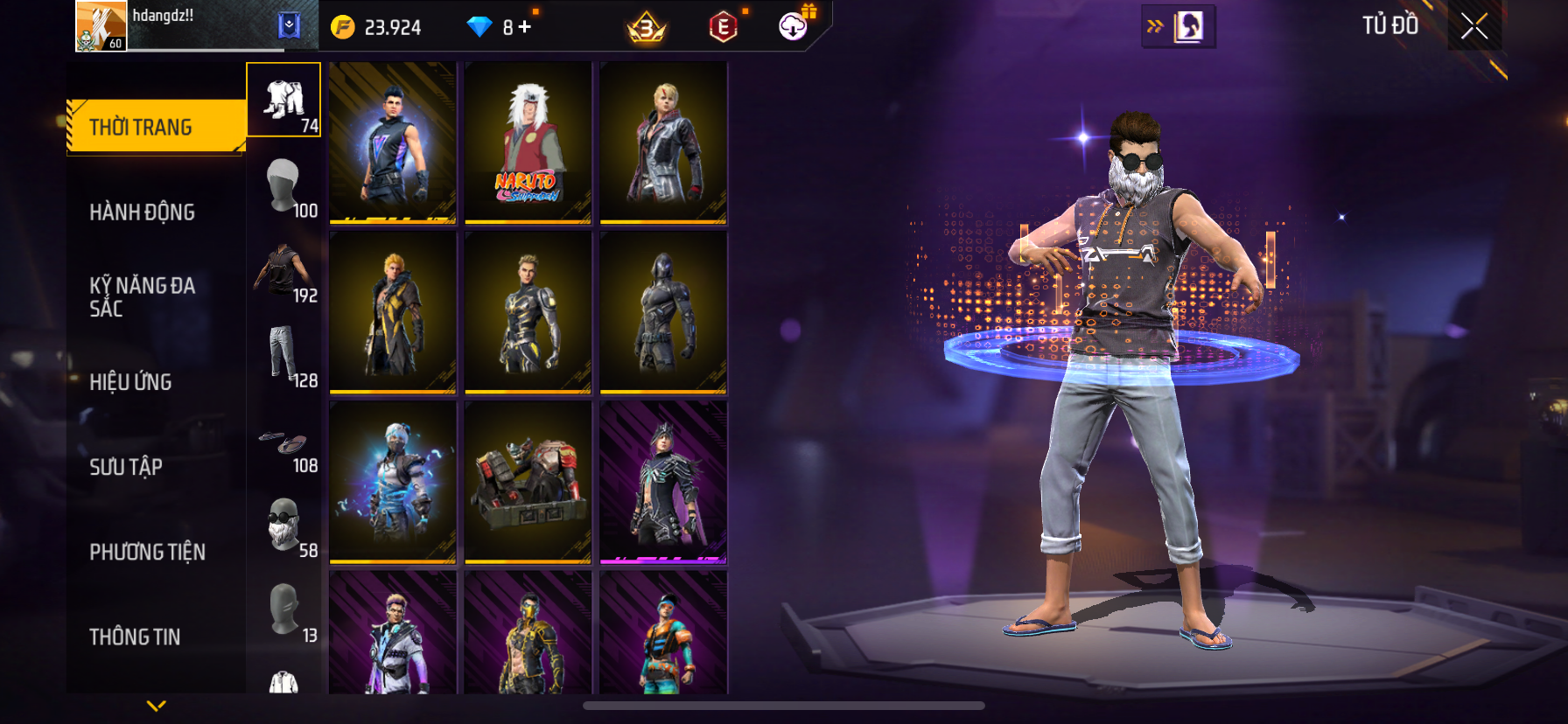The width and height of the screenshot is (1568, 724).
Task: Open the HÀNH ĐỘNG category
Action: (x=143, y=212)
